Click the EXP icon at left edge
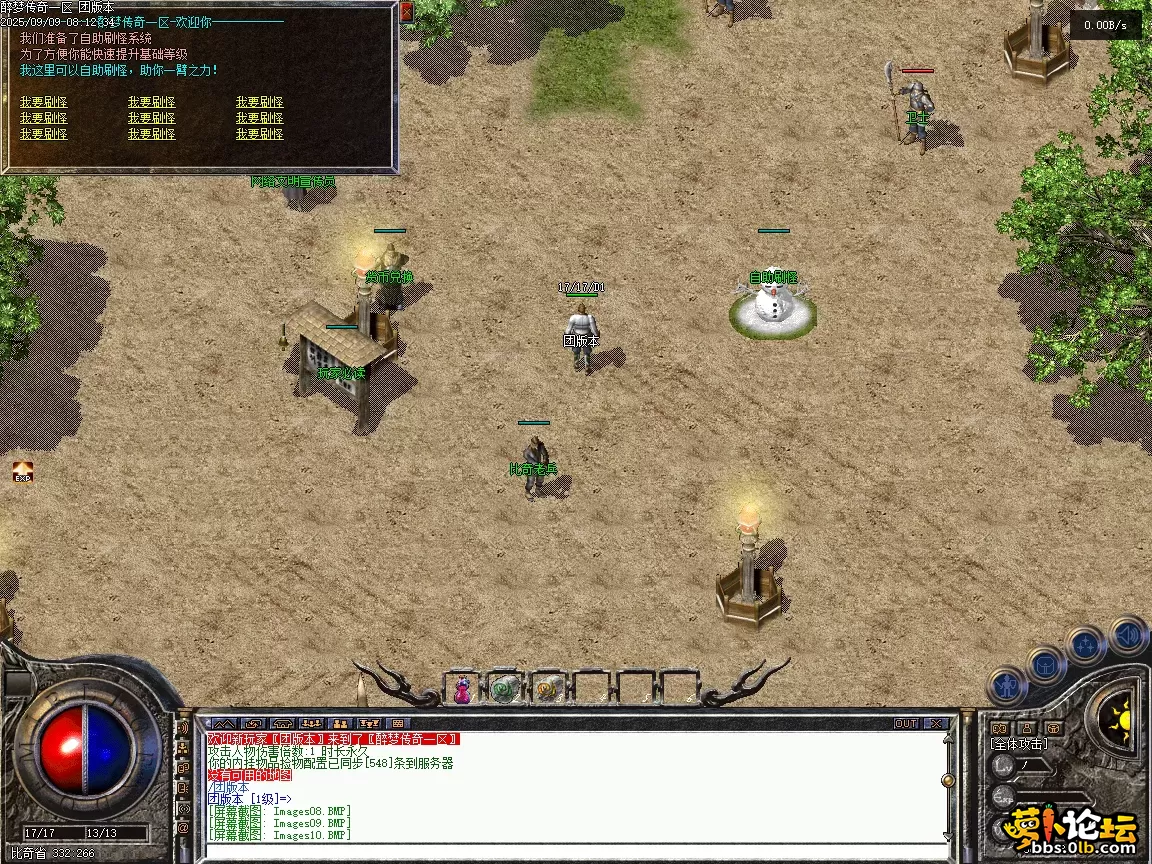Viewport: 1152px width, 864px height. coord(22,471)
